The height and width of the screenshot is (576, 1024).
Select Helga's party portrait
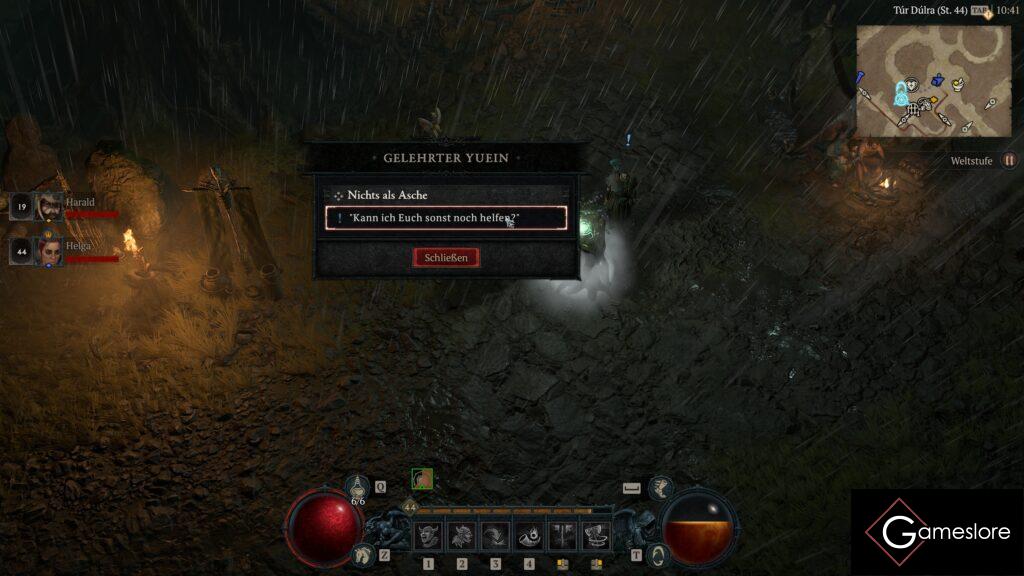[x=49, y=251]
